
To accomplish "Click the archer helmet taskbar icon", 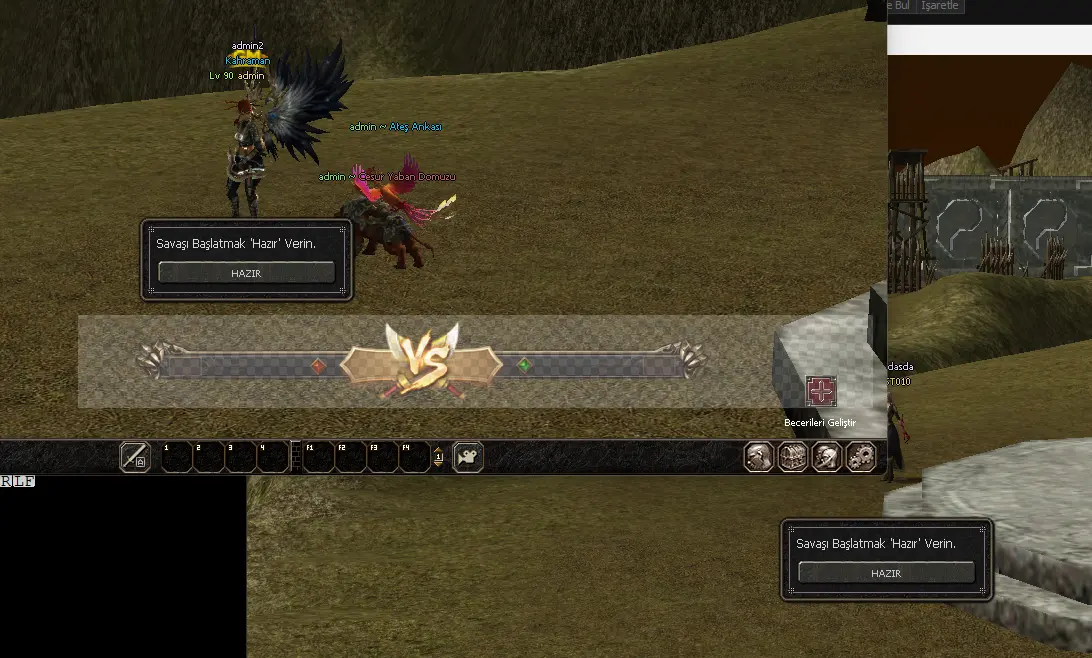I will pos(826,457).
